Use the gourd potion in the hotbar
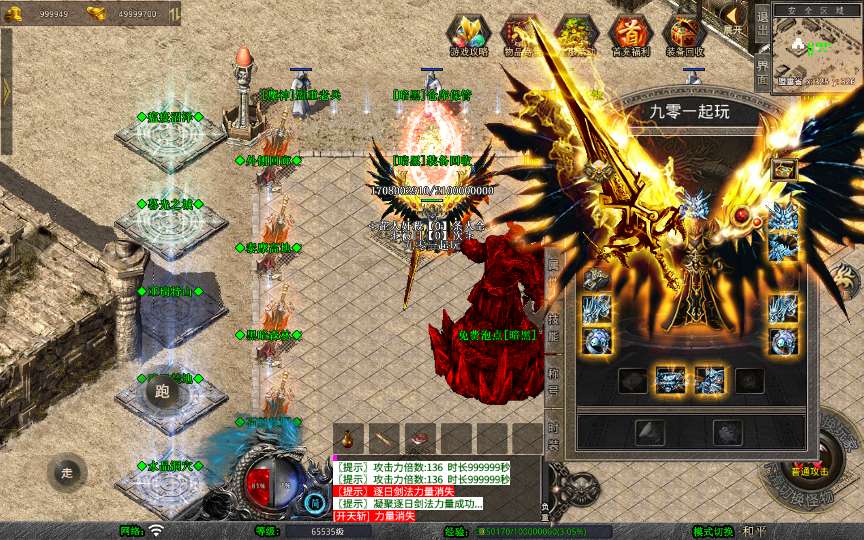 pos(349,439)
